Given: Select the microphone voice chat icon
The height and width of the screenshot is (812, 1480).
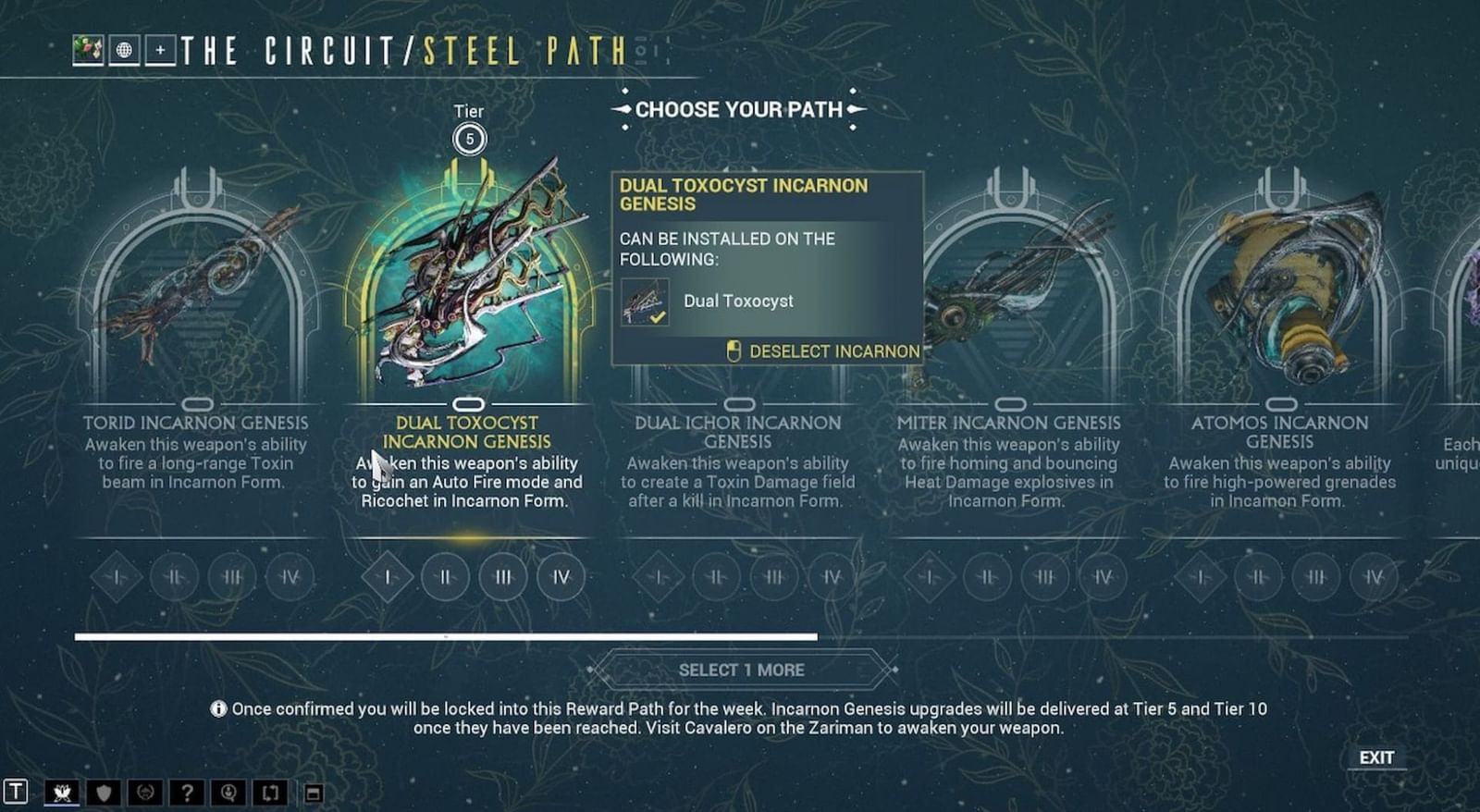Looking at the screenshot, I should click(228, 792).
